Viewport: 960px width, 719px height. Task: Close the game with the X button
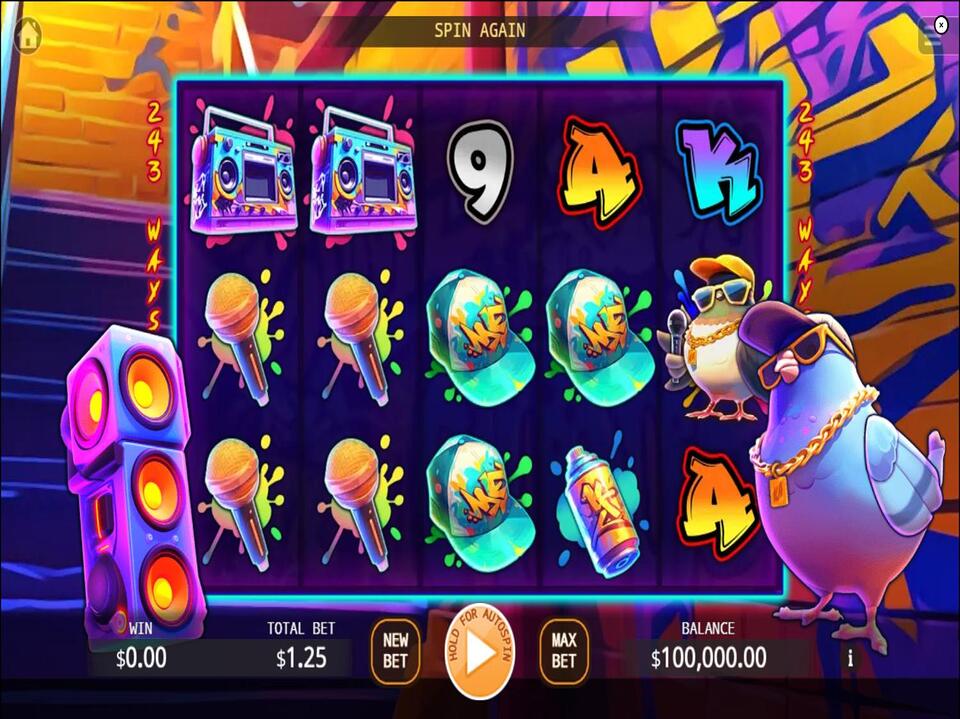(941, 23)
